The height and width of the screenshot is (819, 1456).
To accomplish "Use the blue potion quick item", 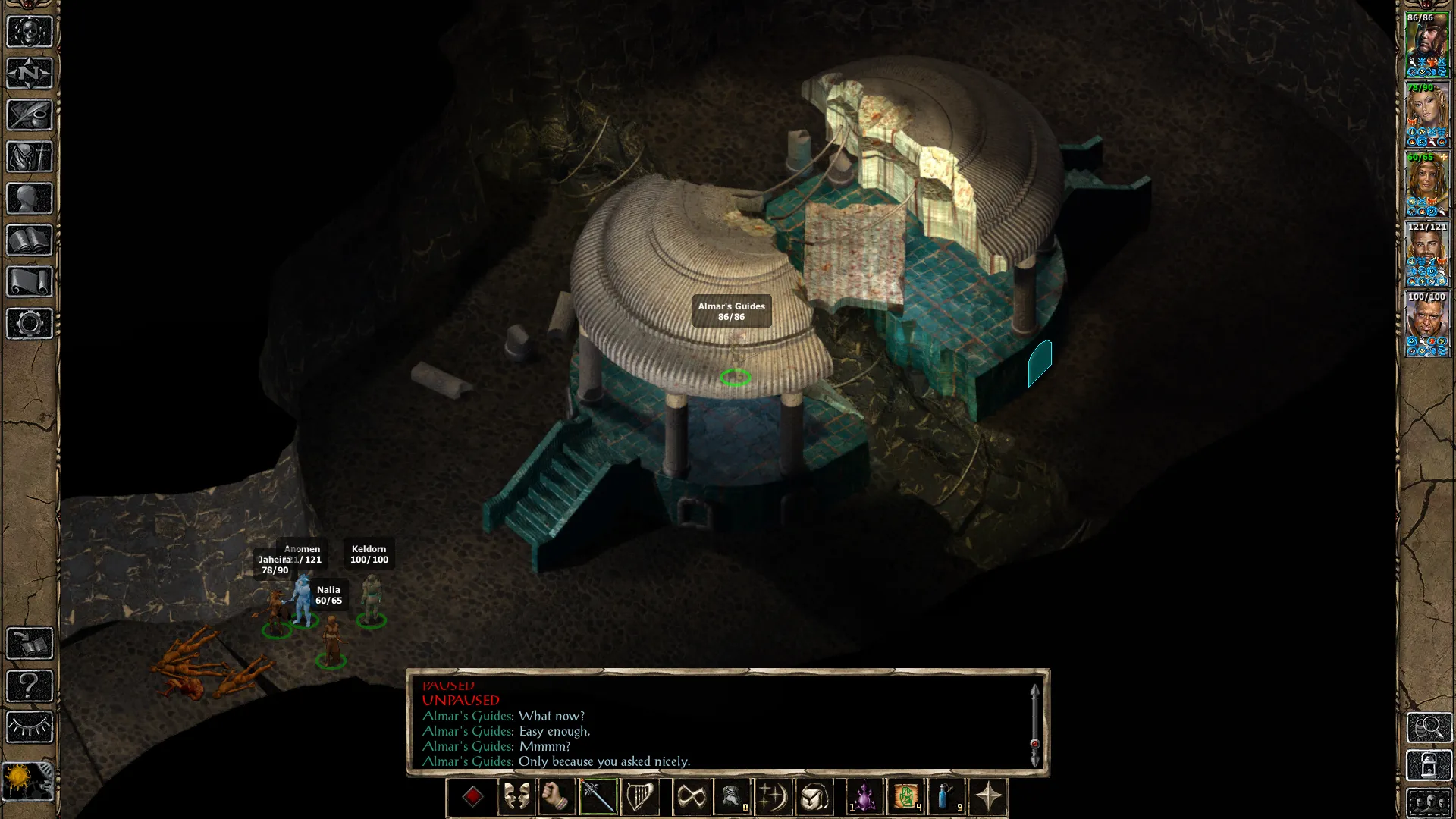I will click(946, 797).
